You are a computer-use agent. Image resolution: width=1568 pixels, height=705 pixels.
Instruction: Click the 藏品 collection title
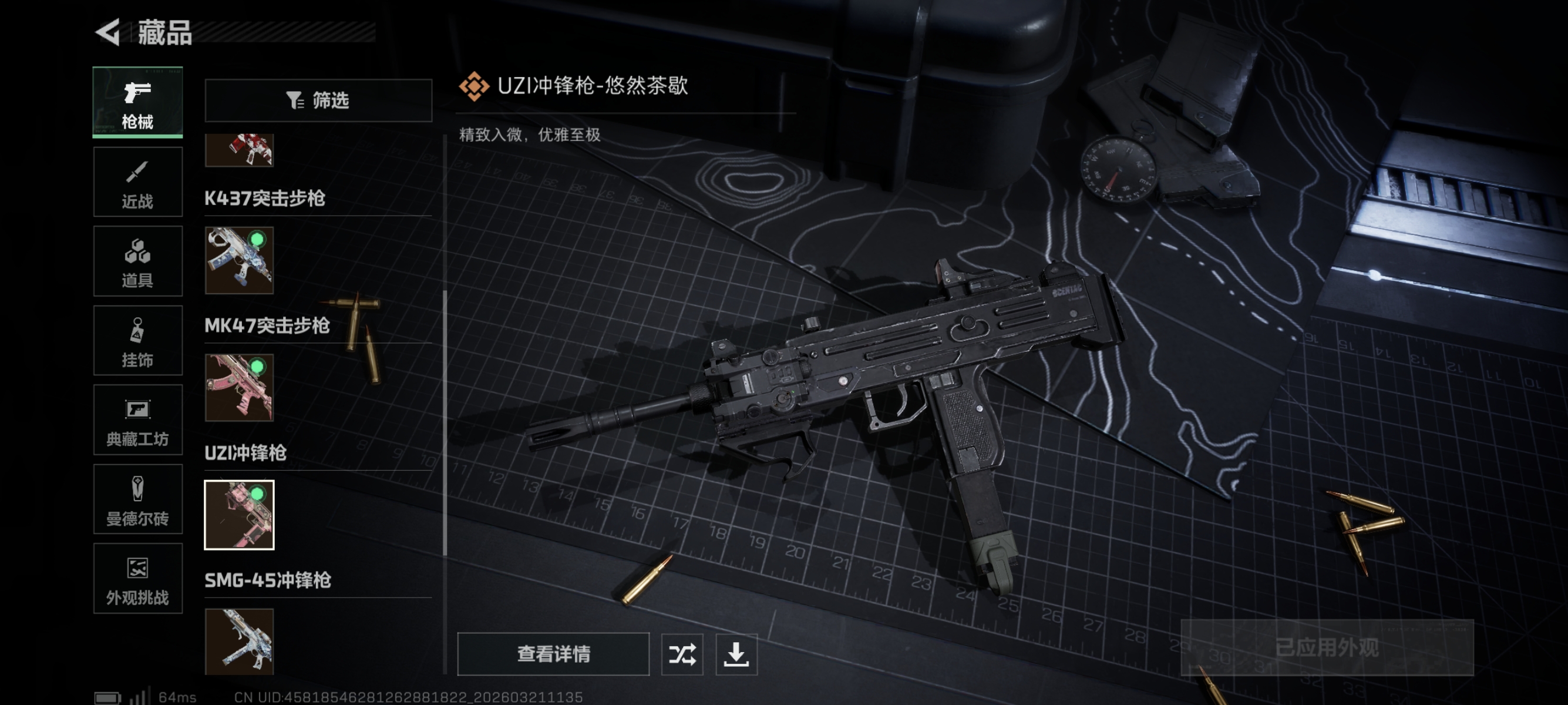point(166,35)
